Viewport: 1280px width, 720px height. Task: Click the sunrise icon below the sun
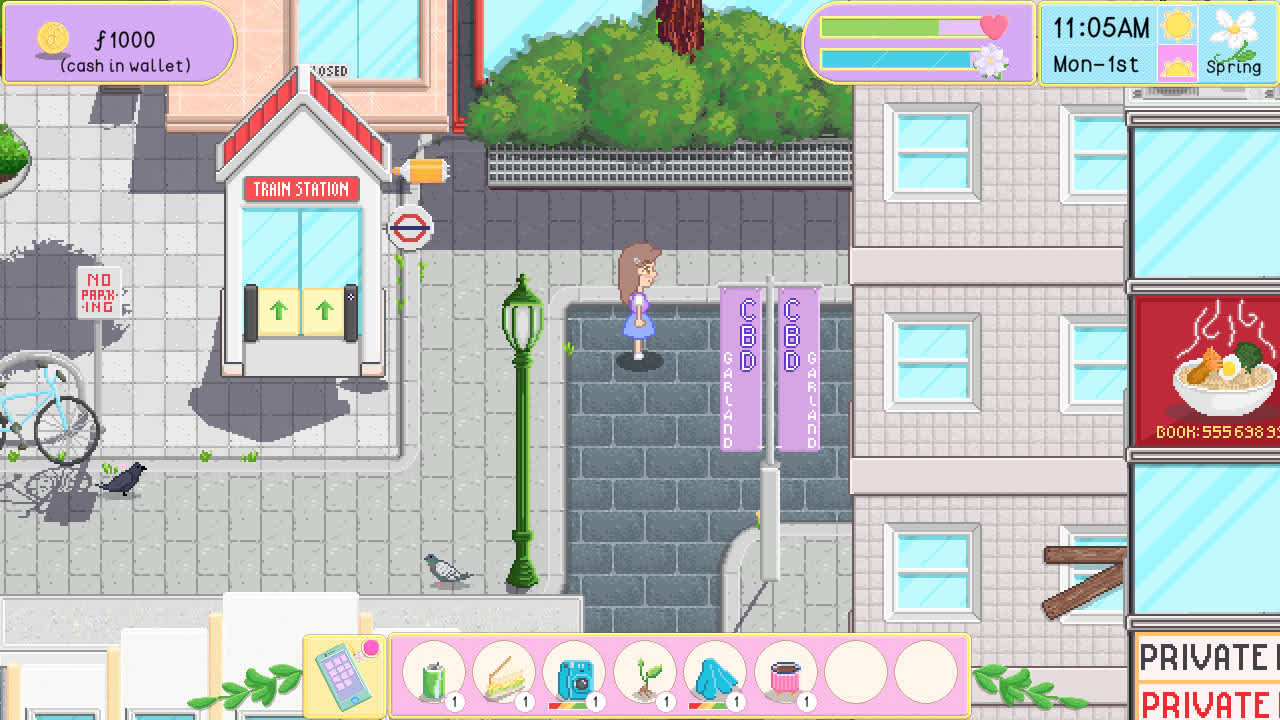(x=1180, y=62)
